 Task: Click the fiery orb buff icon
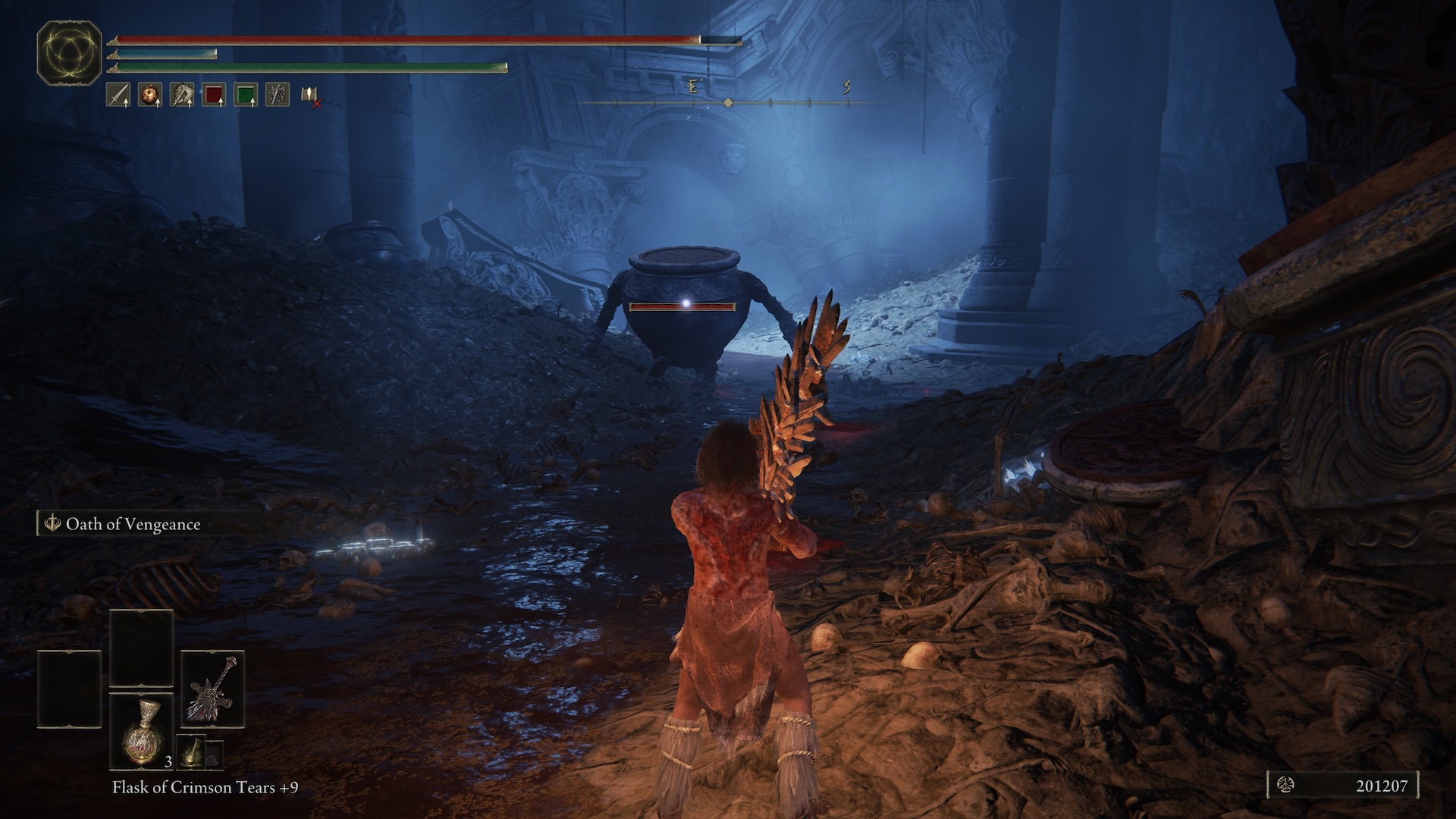click(150, 95)
